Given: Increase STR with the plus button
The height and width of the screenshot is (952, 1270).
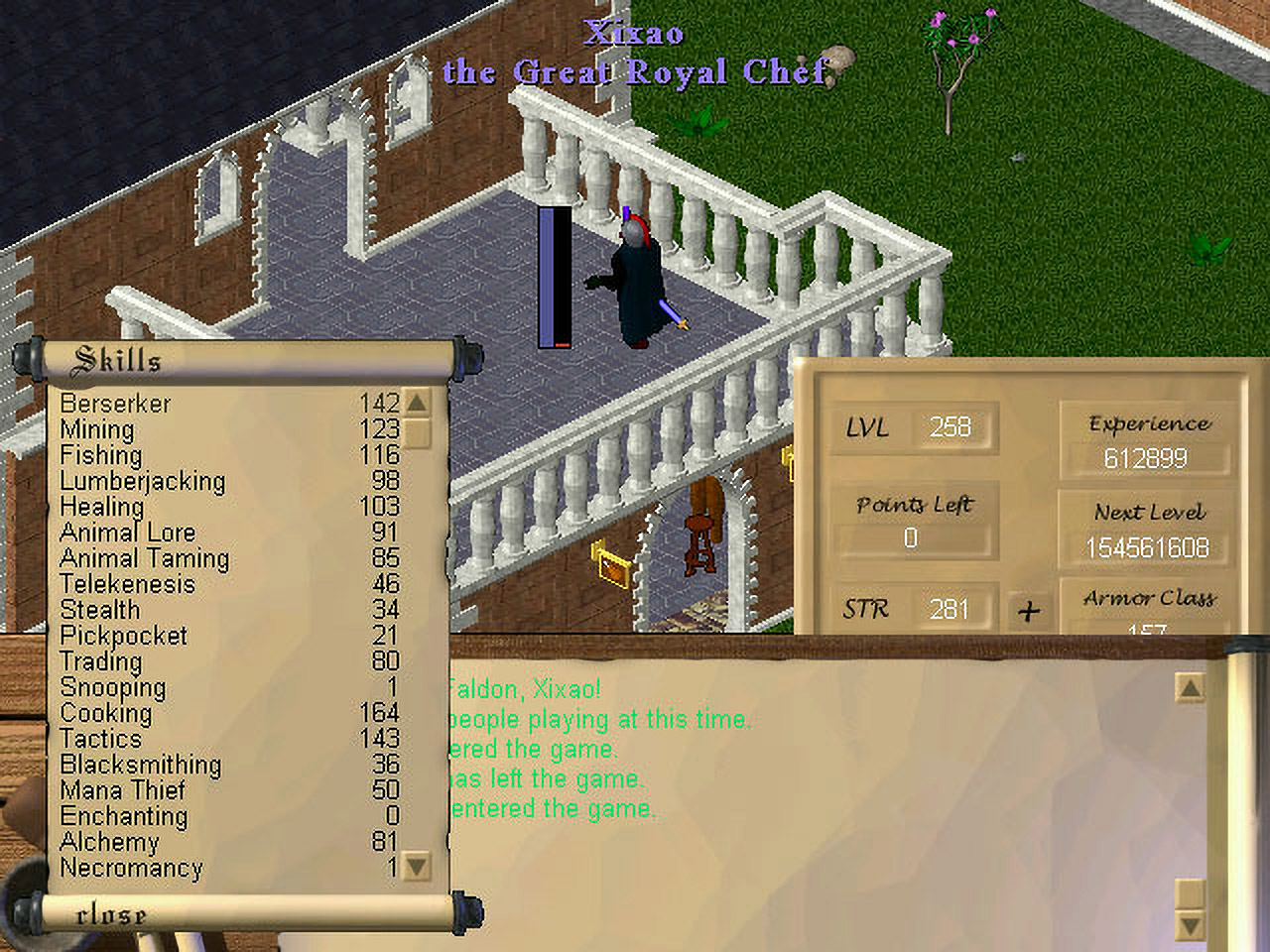Looking at the screenshot, I should pos(1029,610).
